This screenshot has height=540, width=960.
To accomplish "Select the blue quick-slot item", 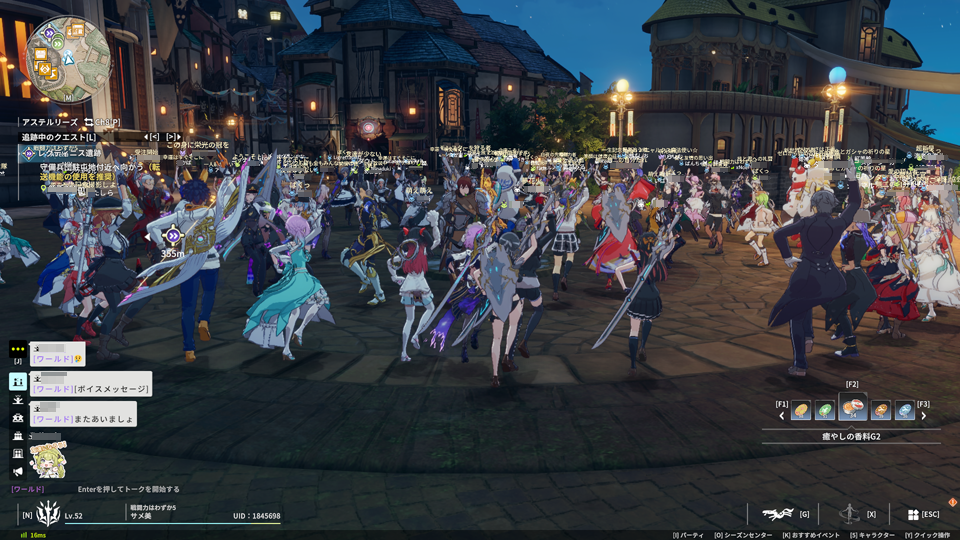I will tap(905, 410).
